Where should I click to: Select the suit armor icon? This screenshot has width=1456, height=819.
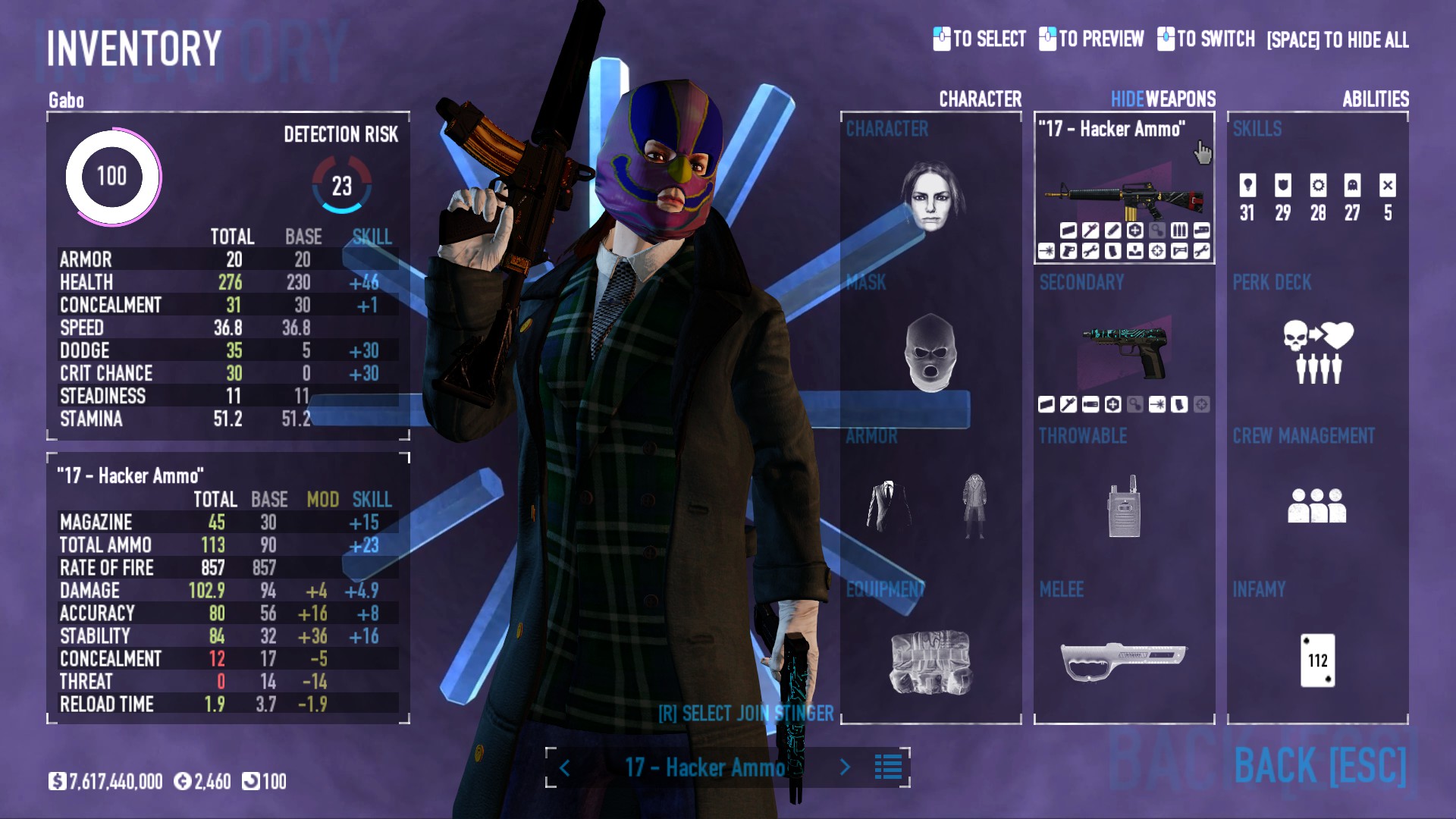pyautogui.click(x=889, y=506)
